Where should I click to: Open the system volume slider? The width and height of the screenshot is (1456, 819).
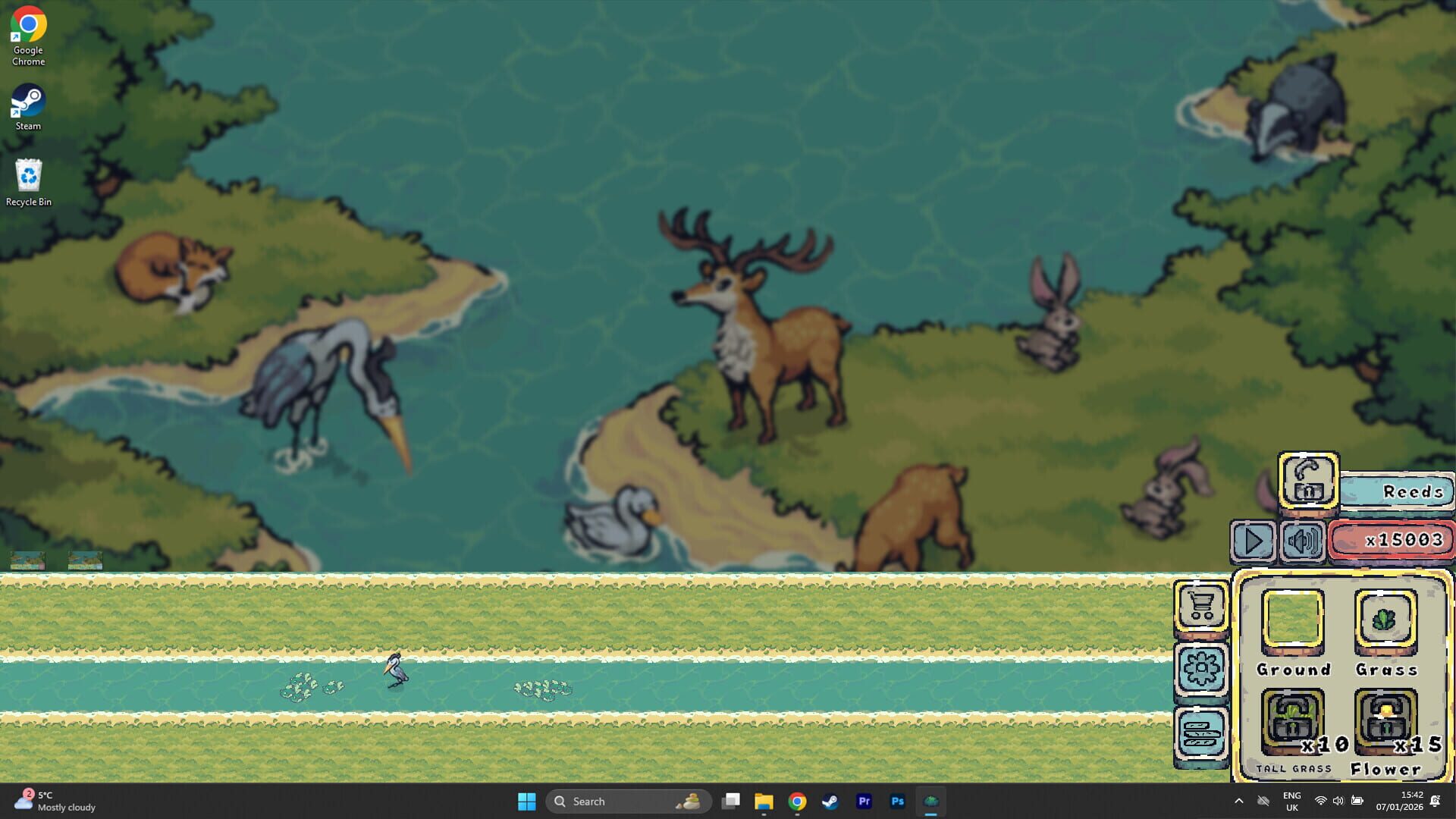[x=1338, y=801]
